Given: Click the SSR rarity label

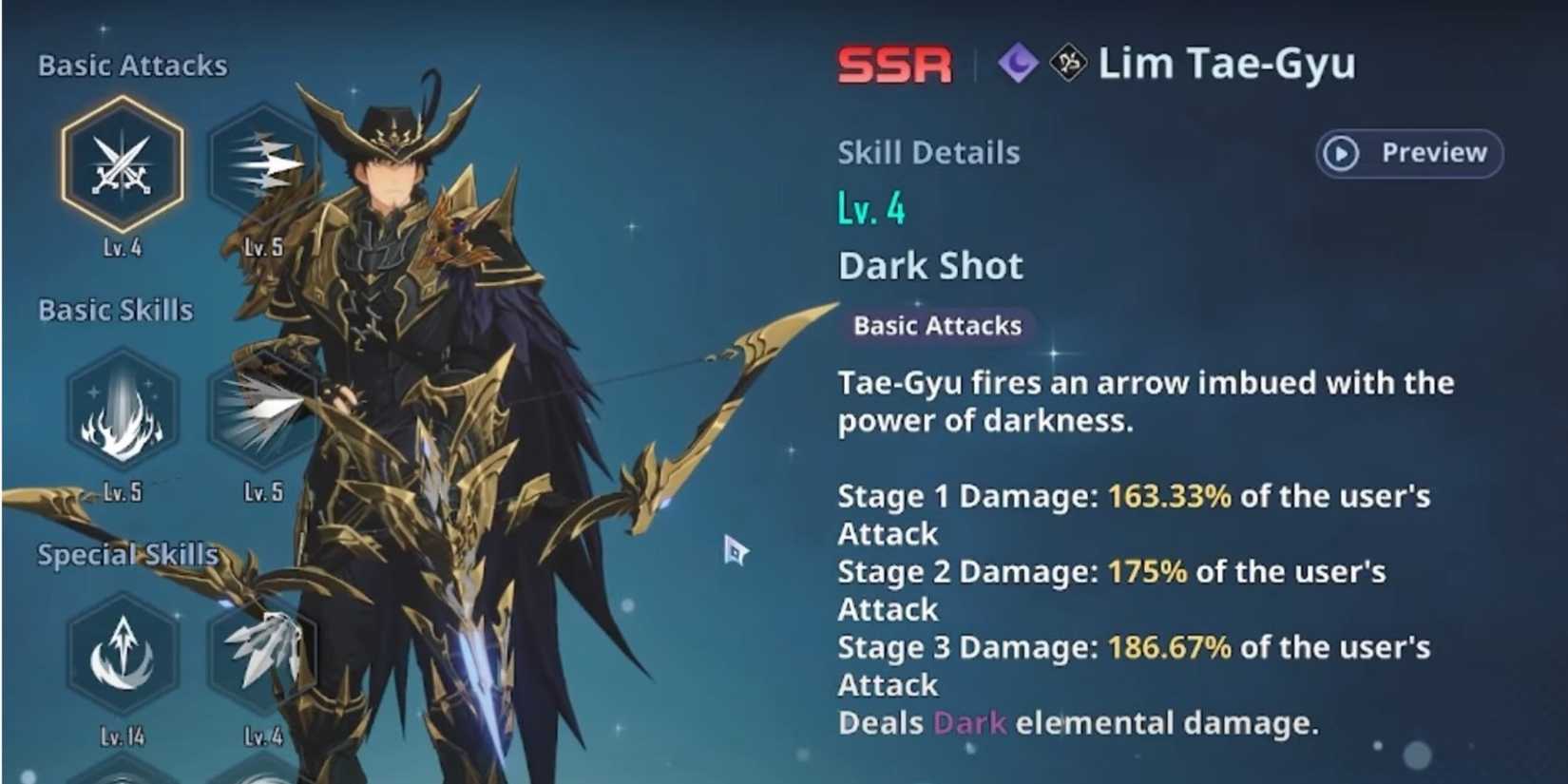Looking at the screenshot, I should pyautogui.click(x=893, y=65).
